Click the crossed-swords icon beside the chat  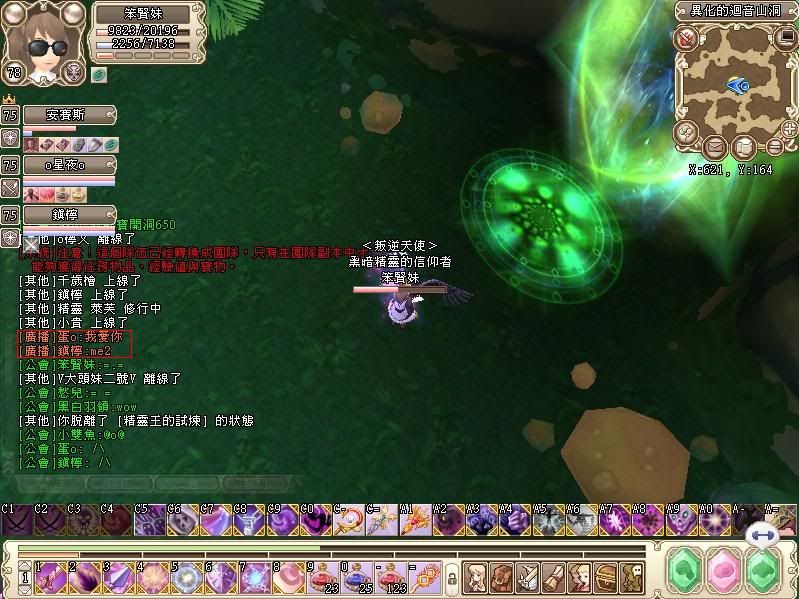tap(10, 188)
